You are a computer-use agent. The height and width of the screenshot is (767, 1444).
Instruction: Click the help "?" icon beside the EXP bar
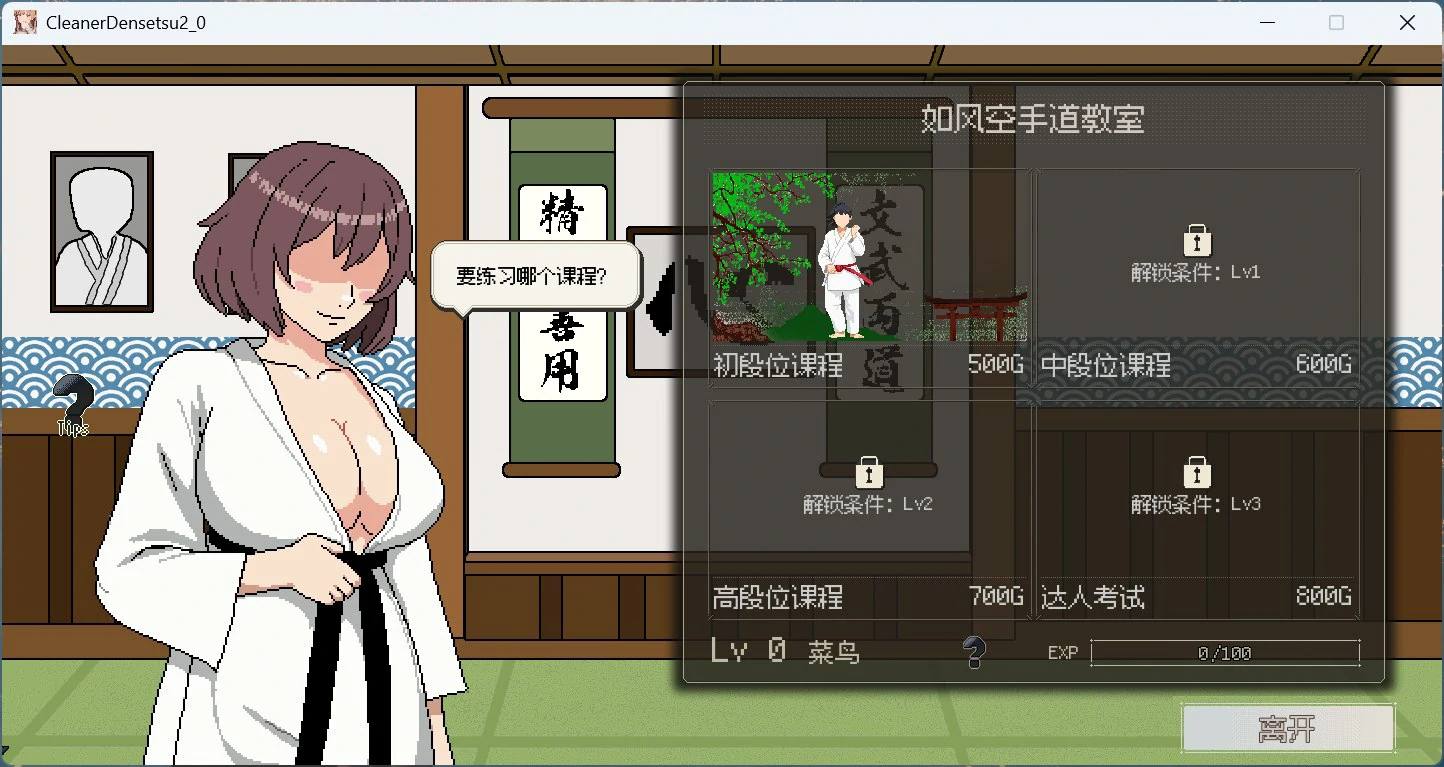(975, 651)
